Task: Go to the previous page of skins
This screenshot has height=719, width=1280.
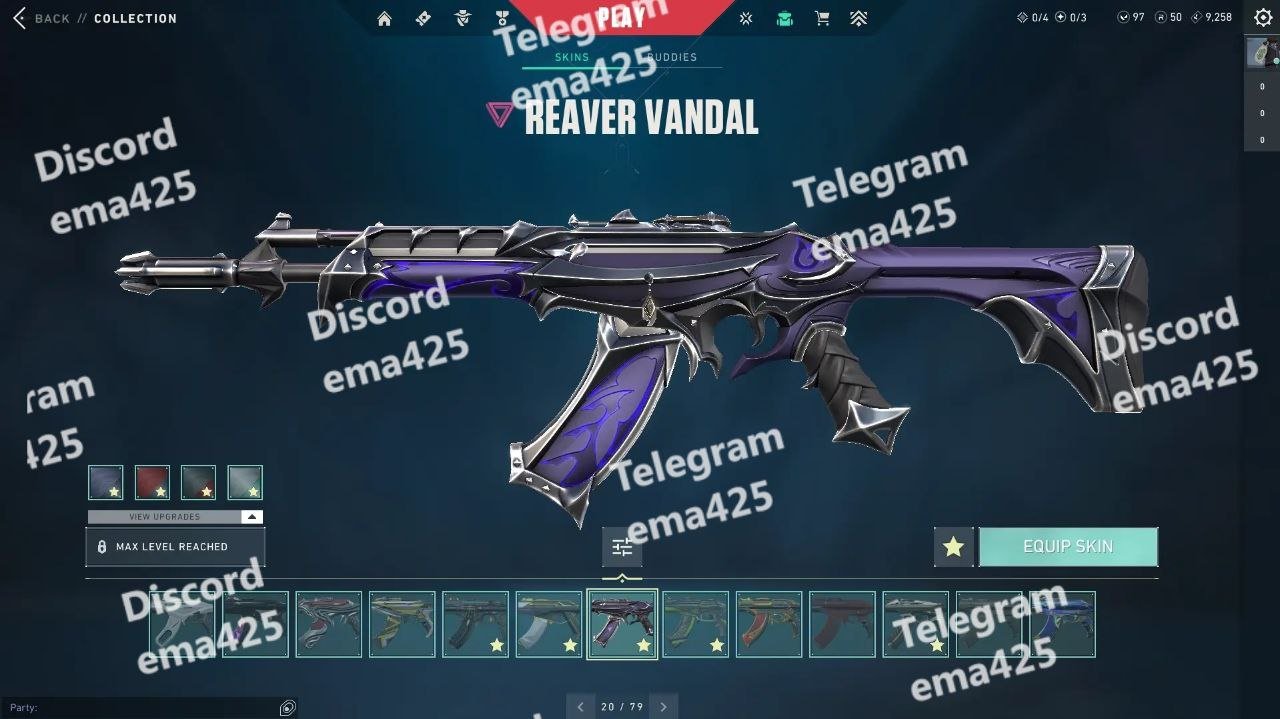Action: coord(581,707)
